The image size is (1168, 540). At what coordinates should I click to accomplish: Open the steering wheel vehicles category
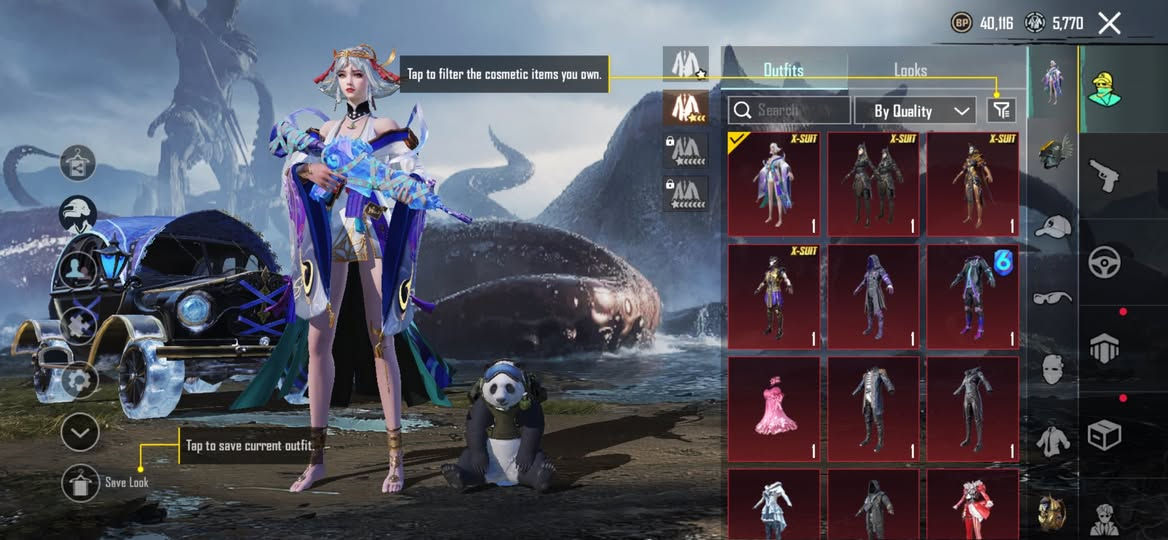click(1104, 262)
